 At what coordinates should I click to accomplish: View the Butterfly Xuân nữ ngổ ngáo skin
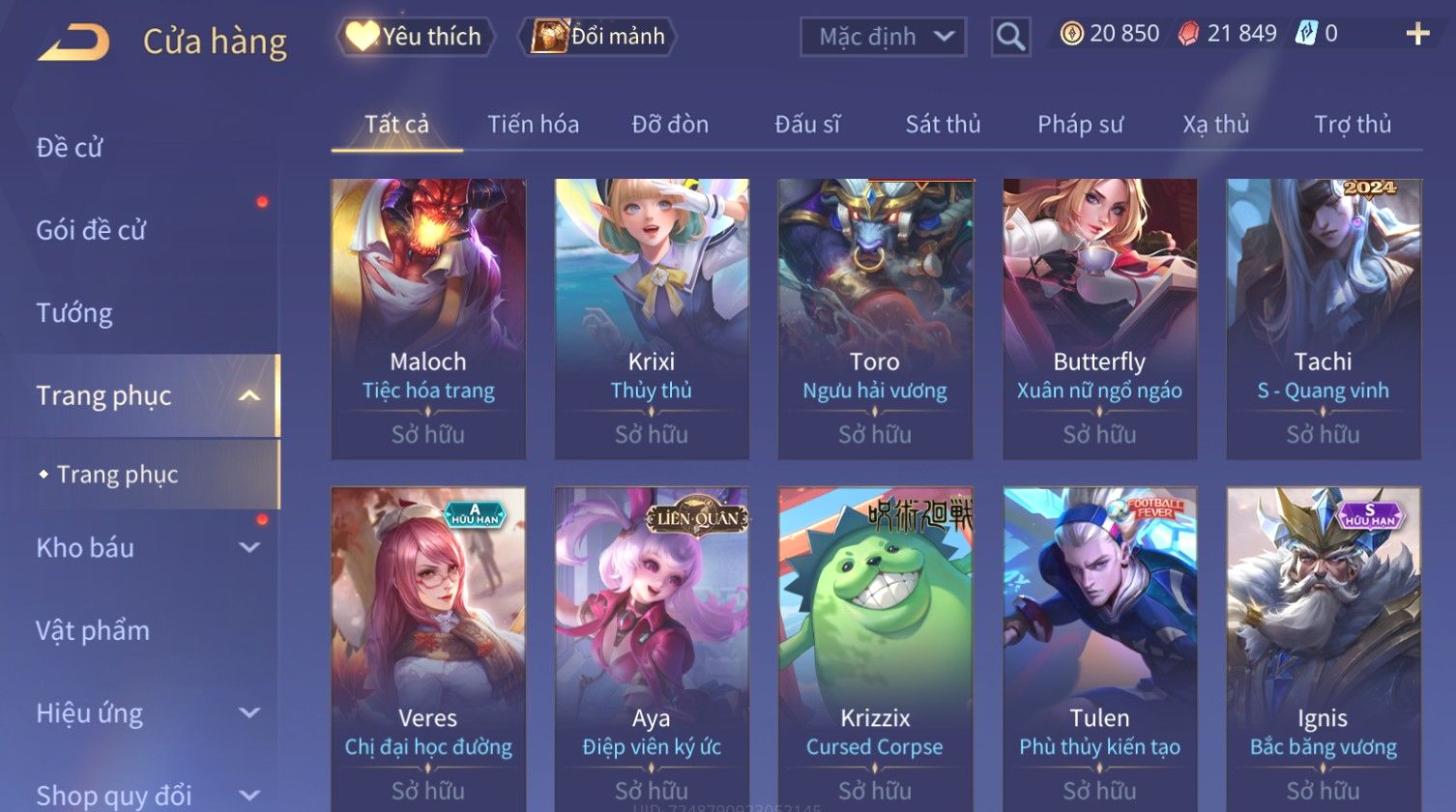click(1099, 318)
